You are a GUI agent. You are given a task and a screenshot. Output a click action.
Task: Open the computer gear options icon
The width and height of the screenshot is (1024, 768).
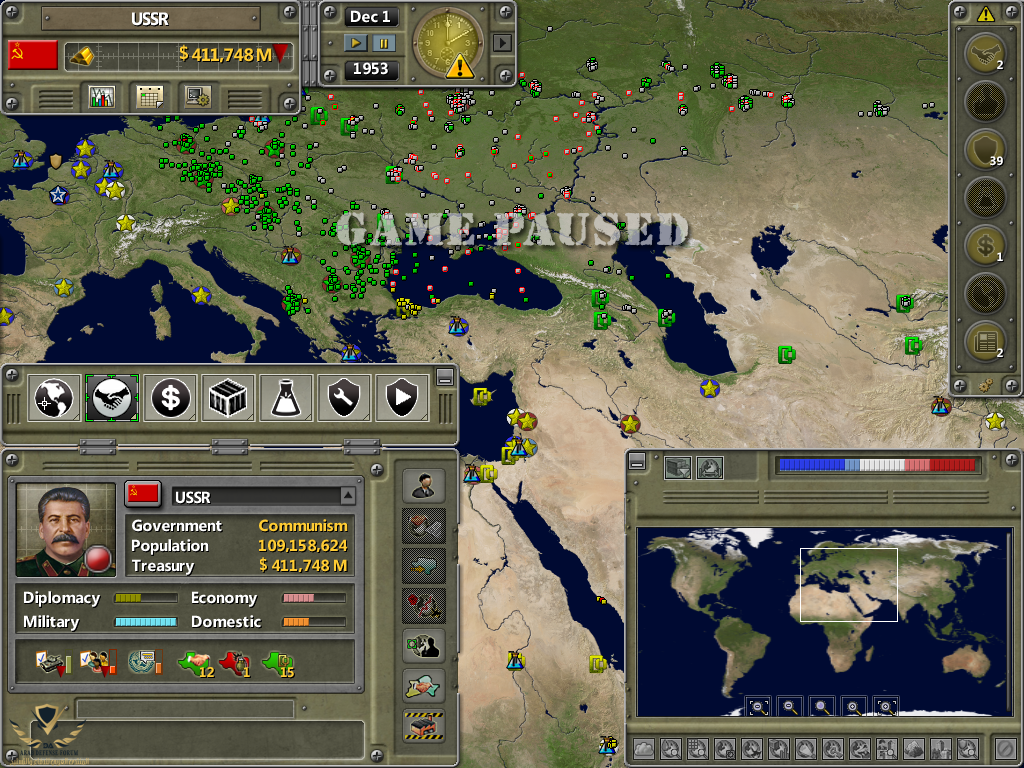(198, 97)
